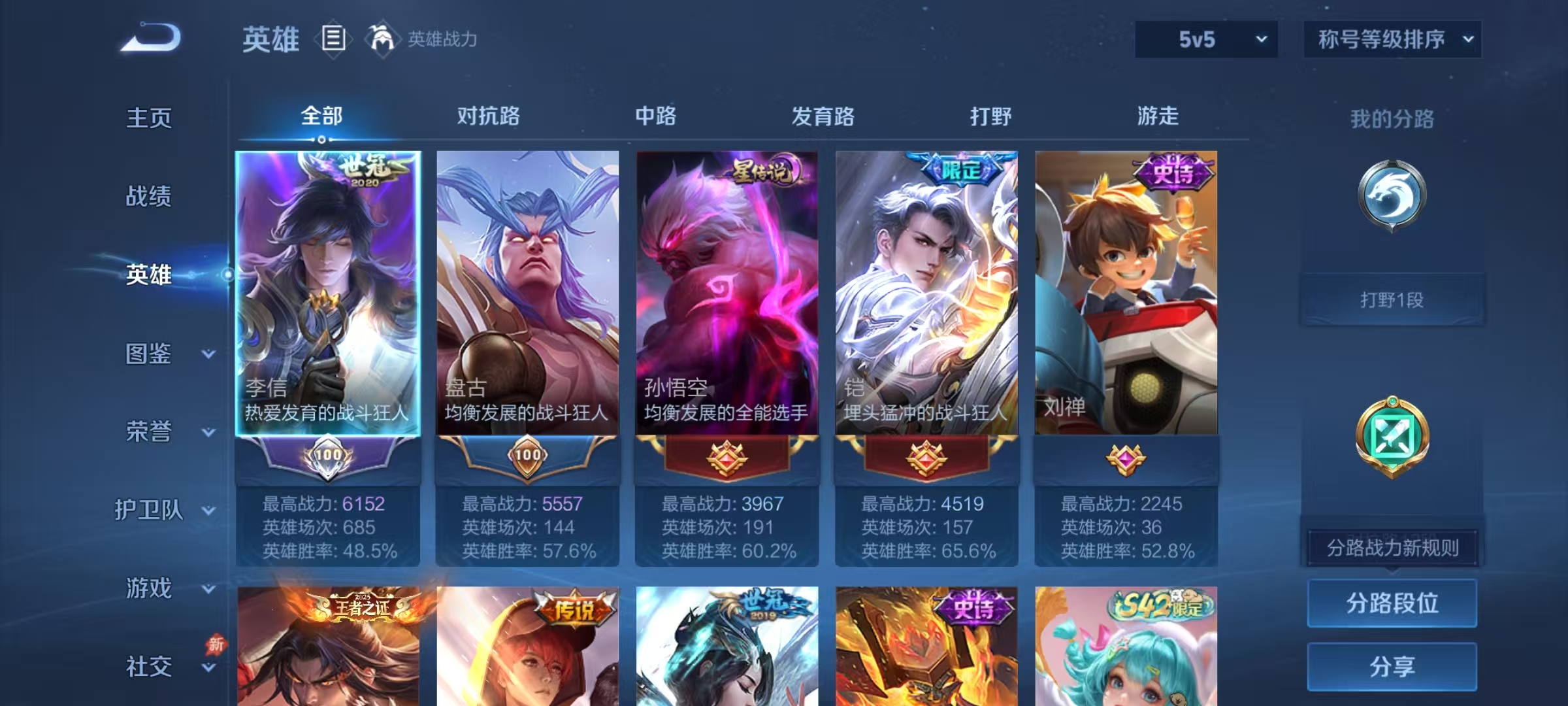This screenshot has height=706, width=1568.
Task: Click the level 100 badge on 盘古's card
Action: (527, 458)
